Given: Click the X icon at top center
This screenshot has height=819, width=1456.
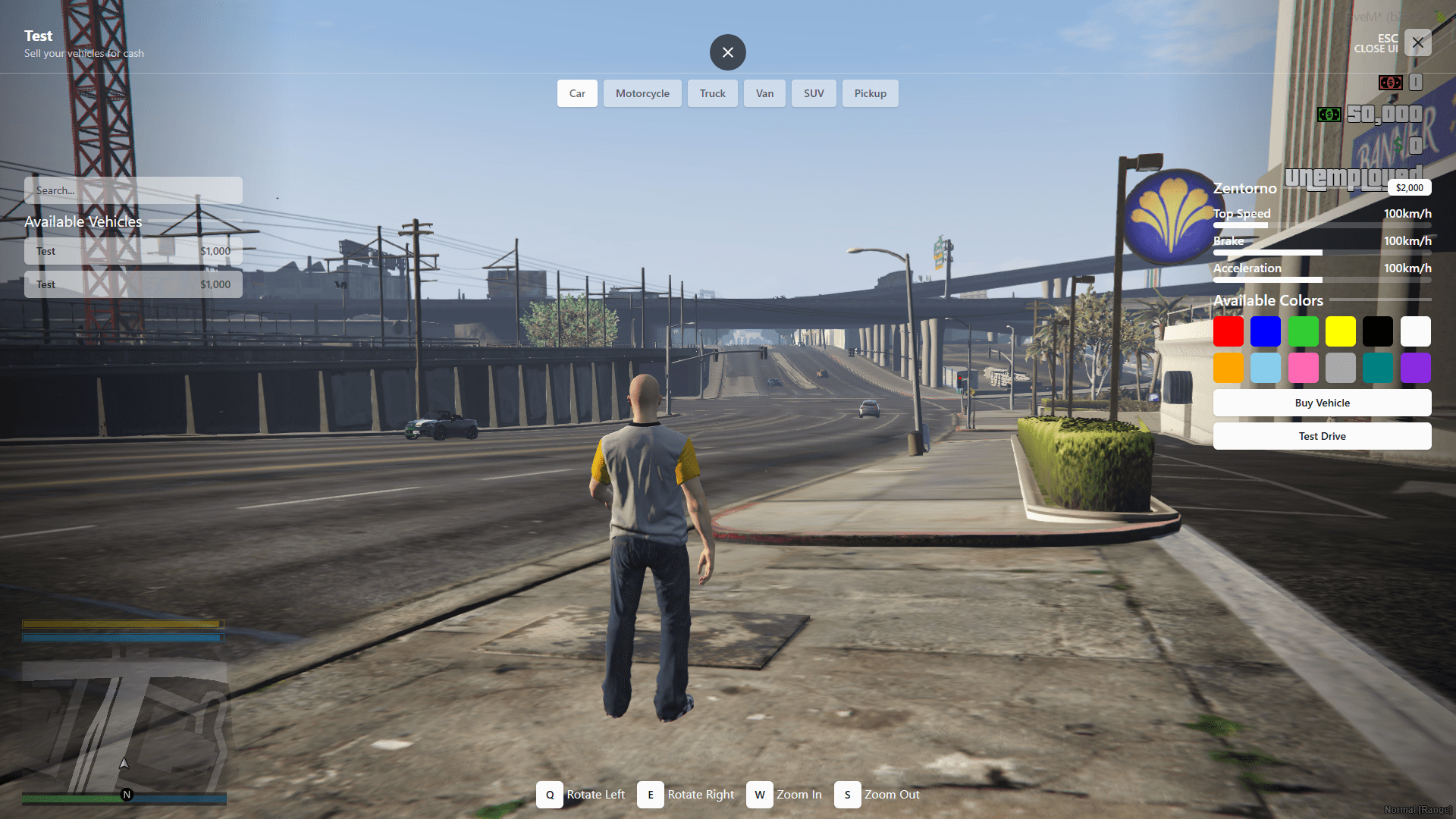Looking at the screenshot, I should tap(727, 52).
